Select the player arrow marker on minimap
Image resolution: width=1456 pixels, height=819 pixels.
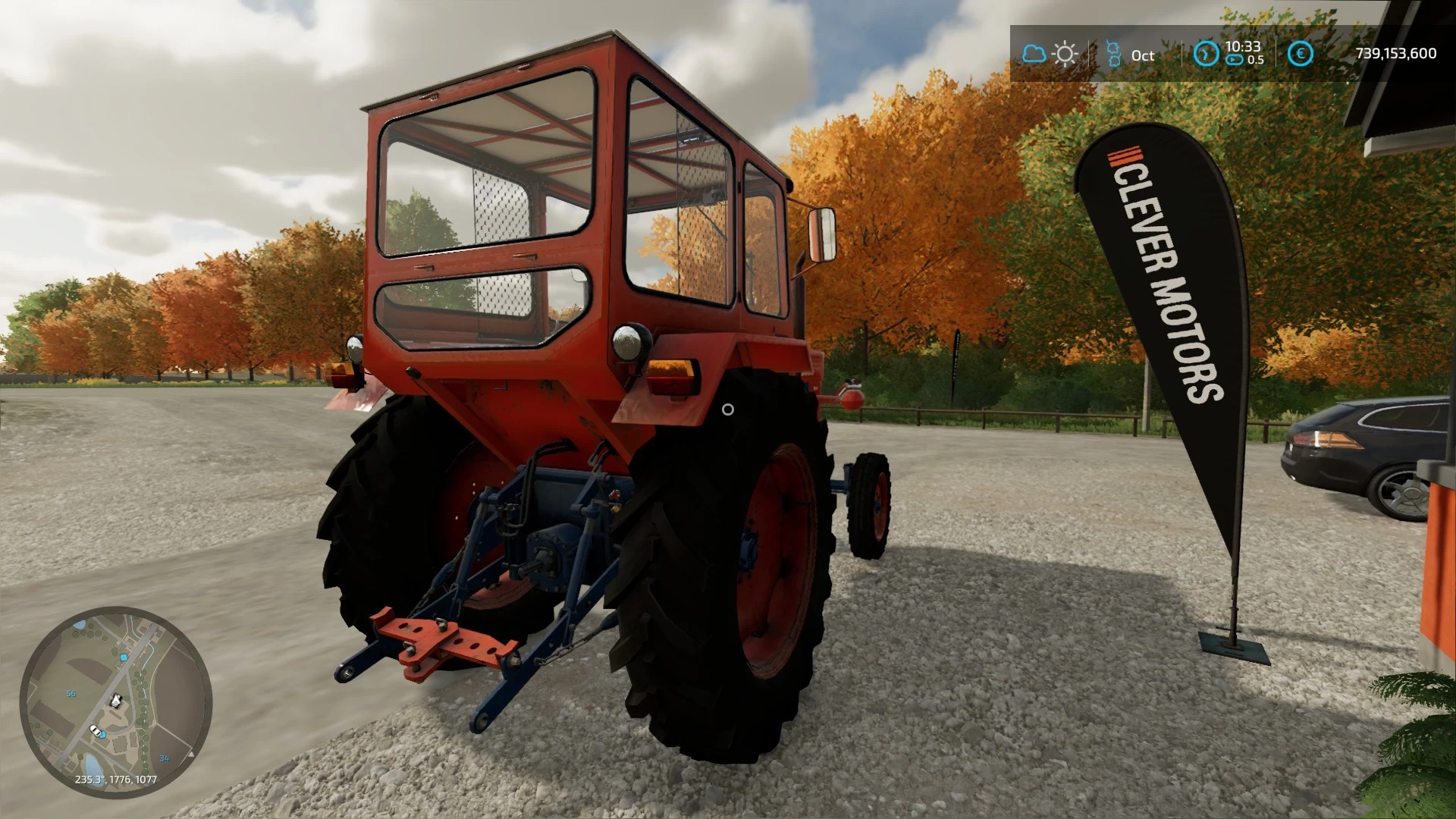pyautogui.click(x=115, y=700)
